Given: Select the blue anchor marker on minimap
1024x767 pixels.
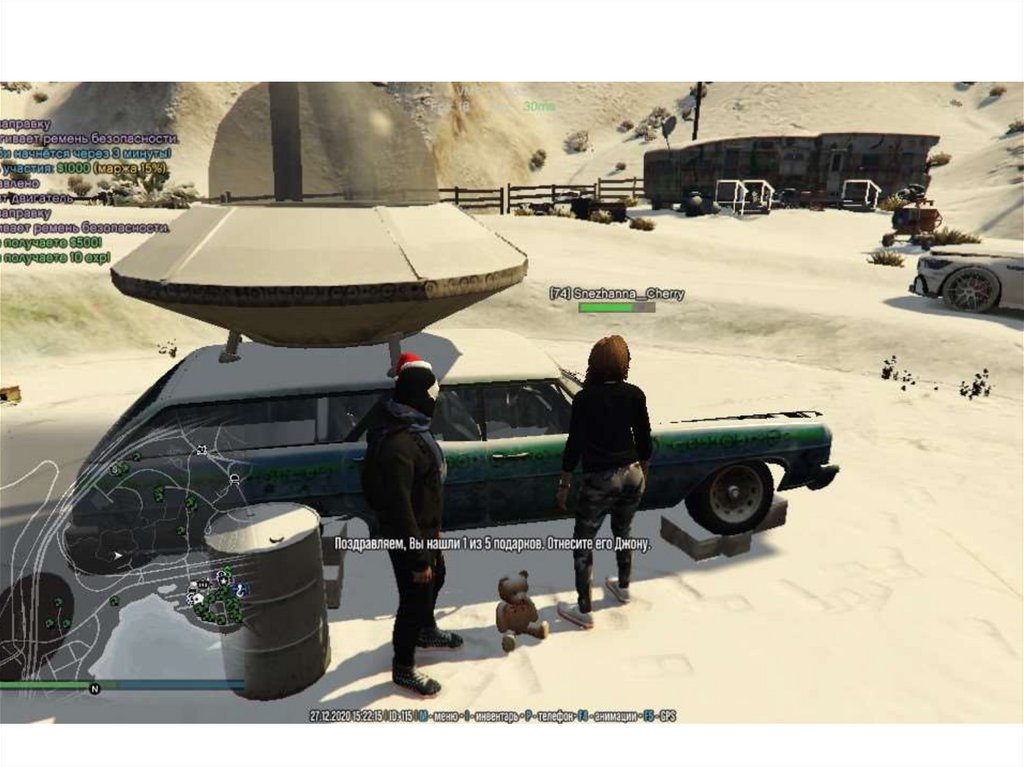Looking at the screenshot, I should (241, 591).
